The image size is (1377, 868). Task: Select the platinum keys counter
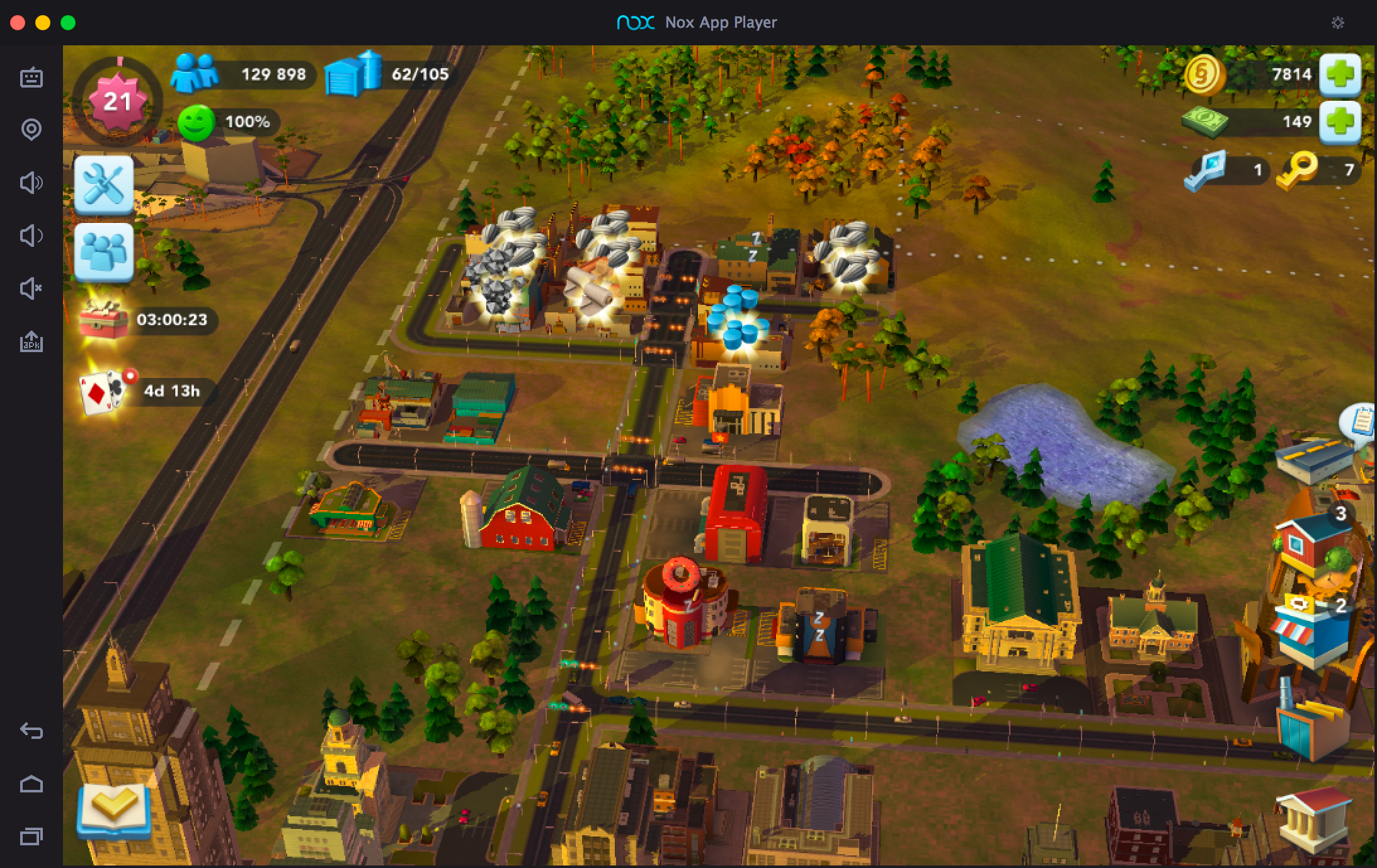(x=1205, y=170)
